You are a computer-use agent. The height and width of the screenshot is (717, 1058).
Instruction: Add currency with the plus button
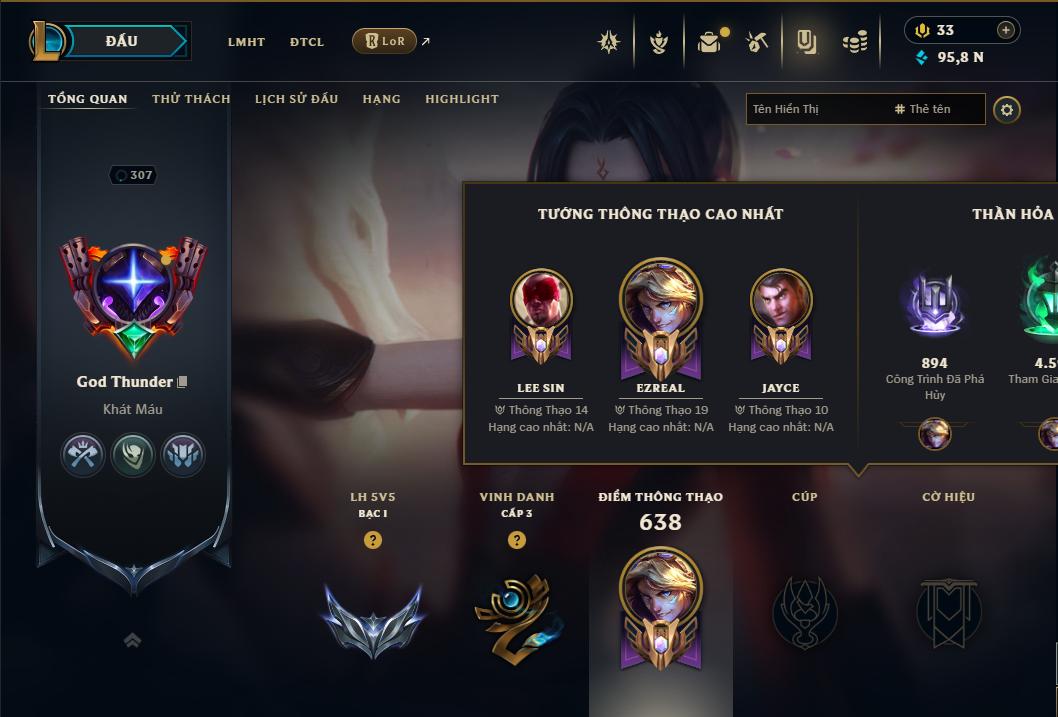(x=1005, y=30)
